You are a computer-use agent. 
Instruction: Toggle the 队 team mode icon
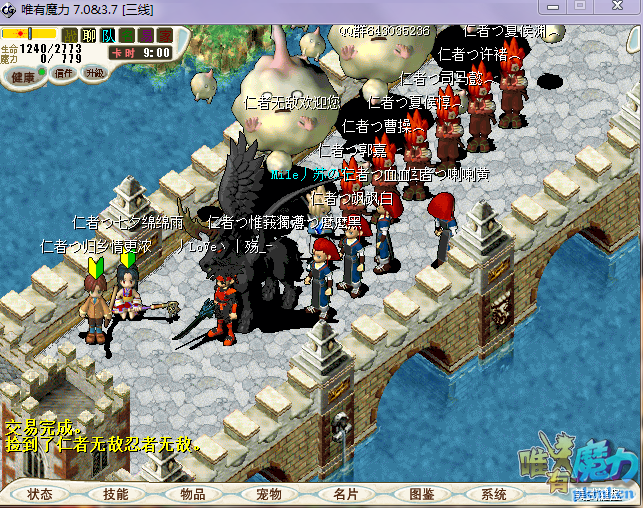108,35
